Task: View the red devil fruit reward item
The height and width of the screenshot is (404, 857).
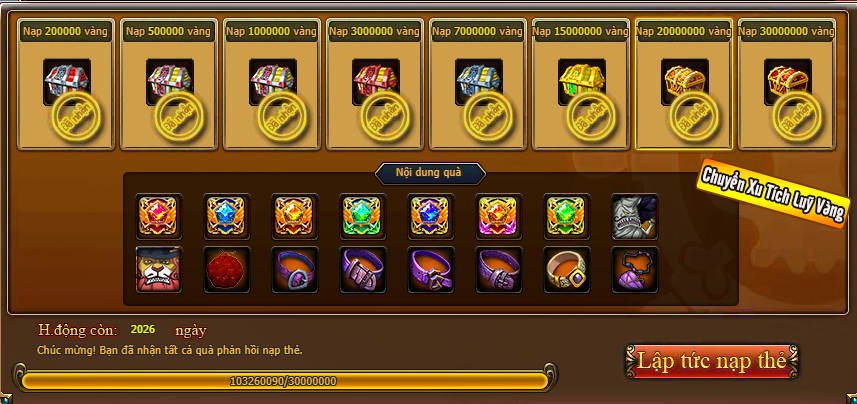Action: tap(227, 270)
